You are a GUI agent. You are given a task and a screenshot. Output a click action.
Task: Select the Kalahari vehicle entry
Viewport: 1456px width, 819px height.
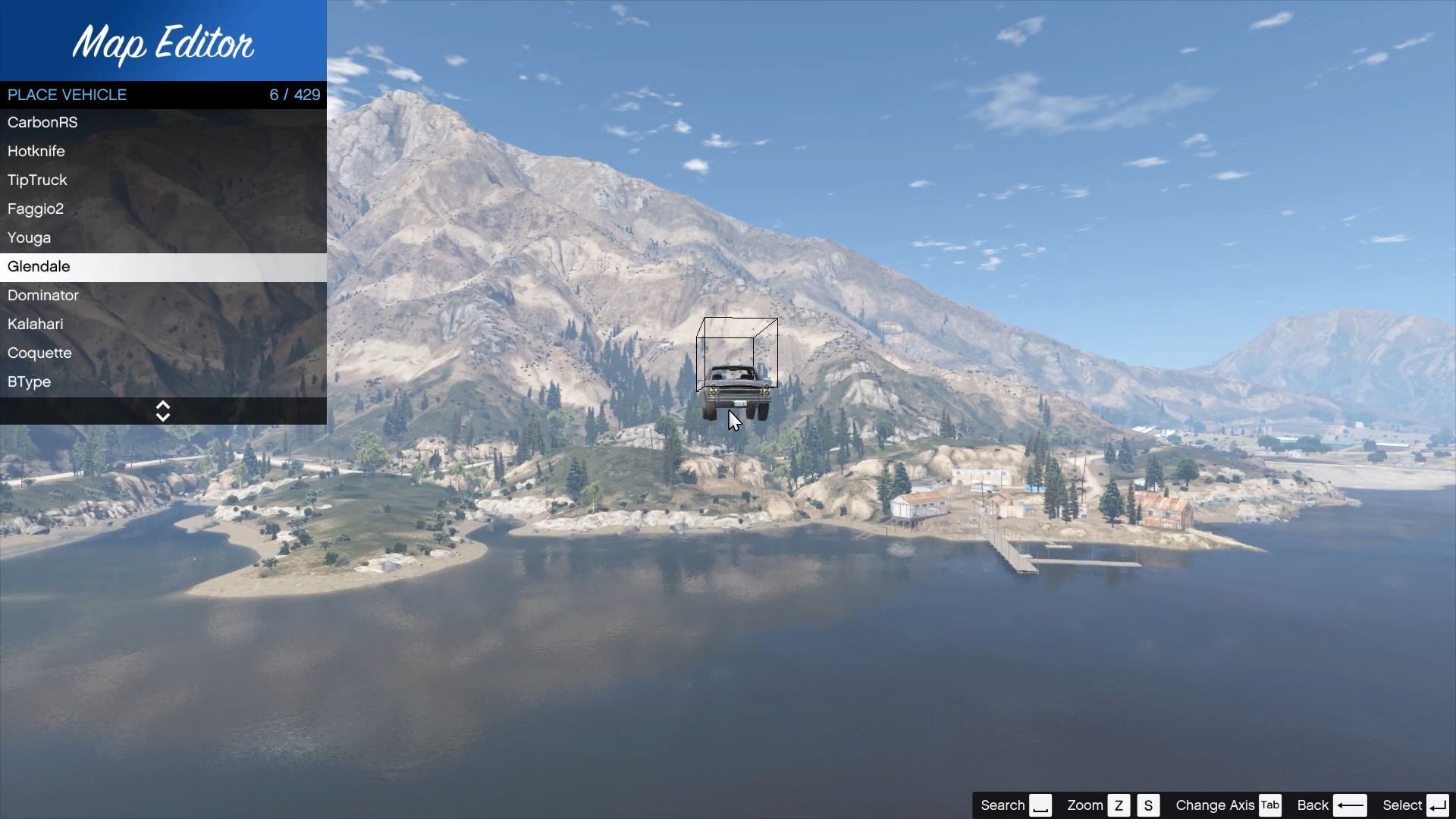click(x=35, y=324)
